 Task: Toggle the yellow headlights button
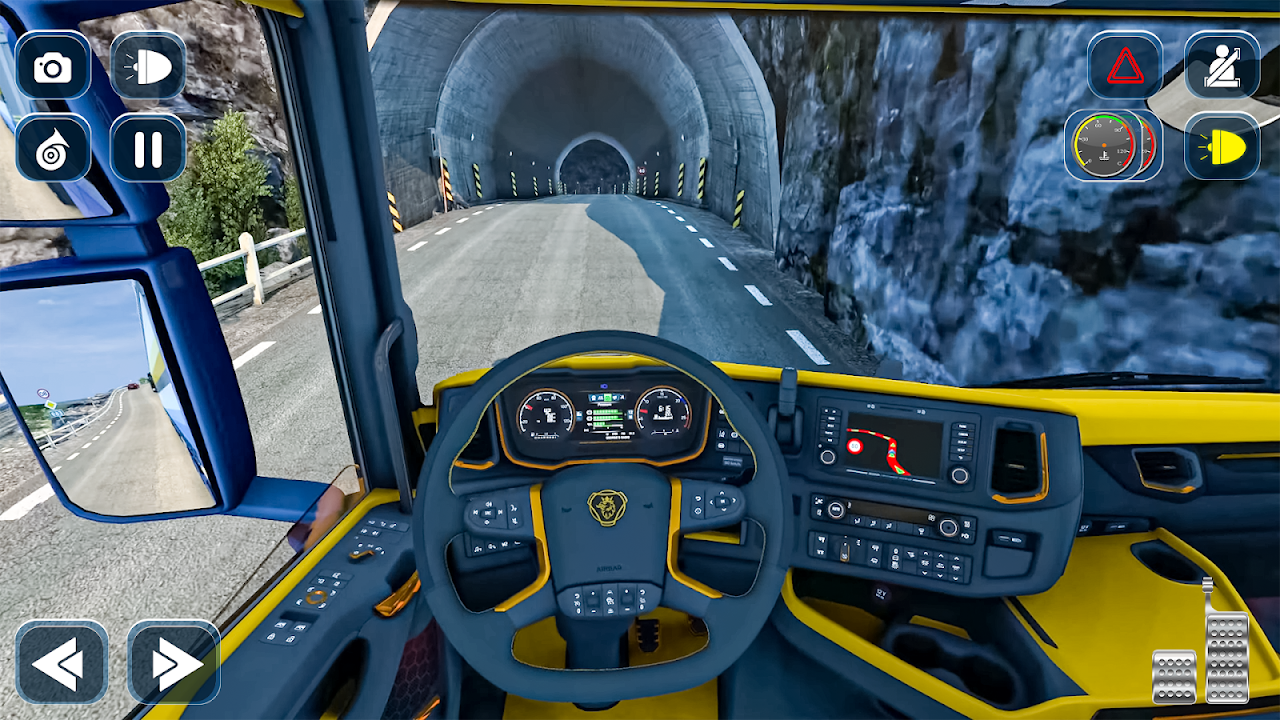point(1221,148)
